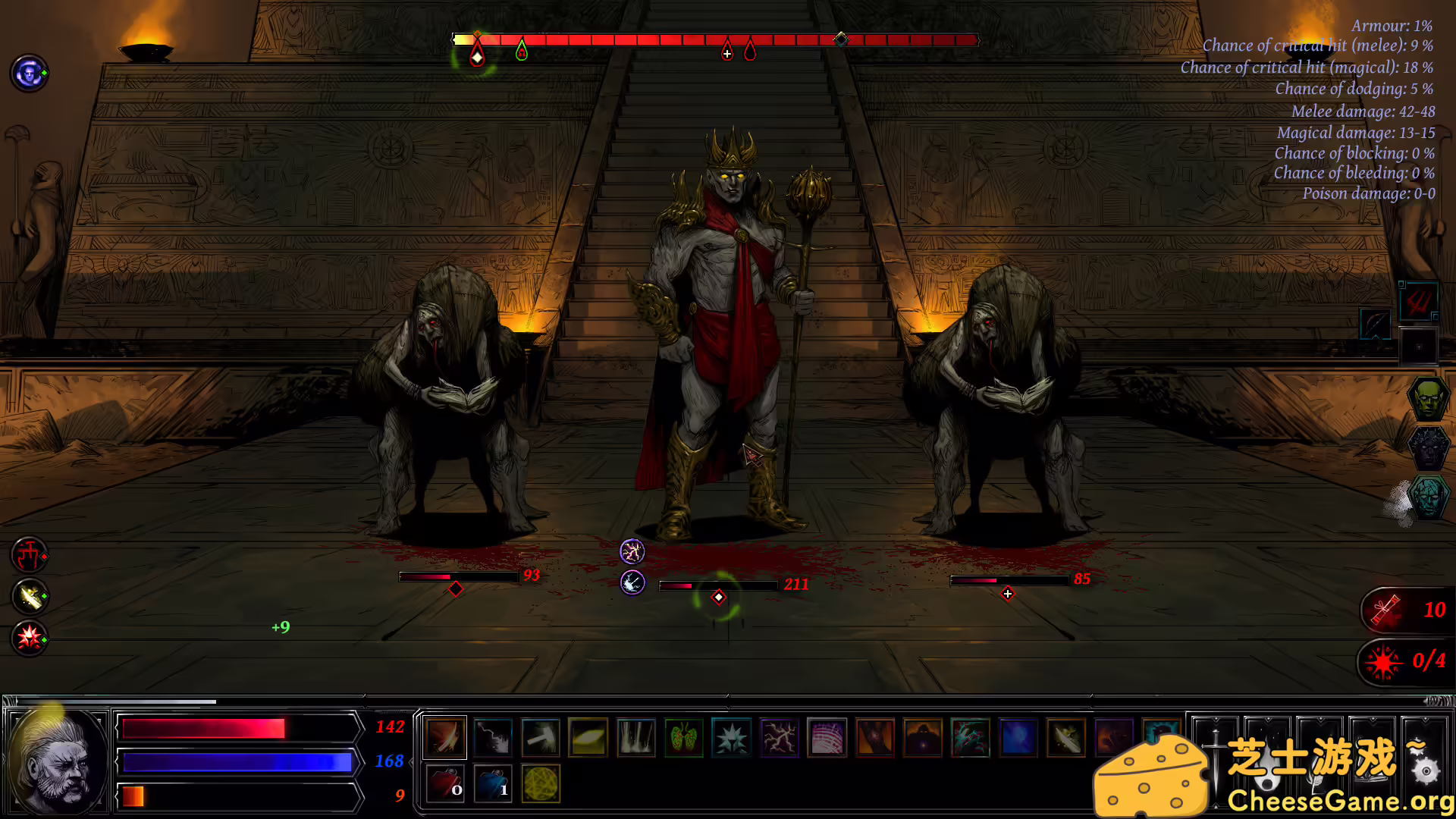
Task: Click the glowing sword buff icon
Action: coord(28,598)
